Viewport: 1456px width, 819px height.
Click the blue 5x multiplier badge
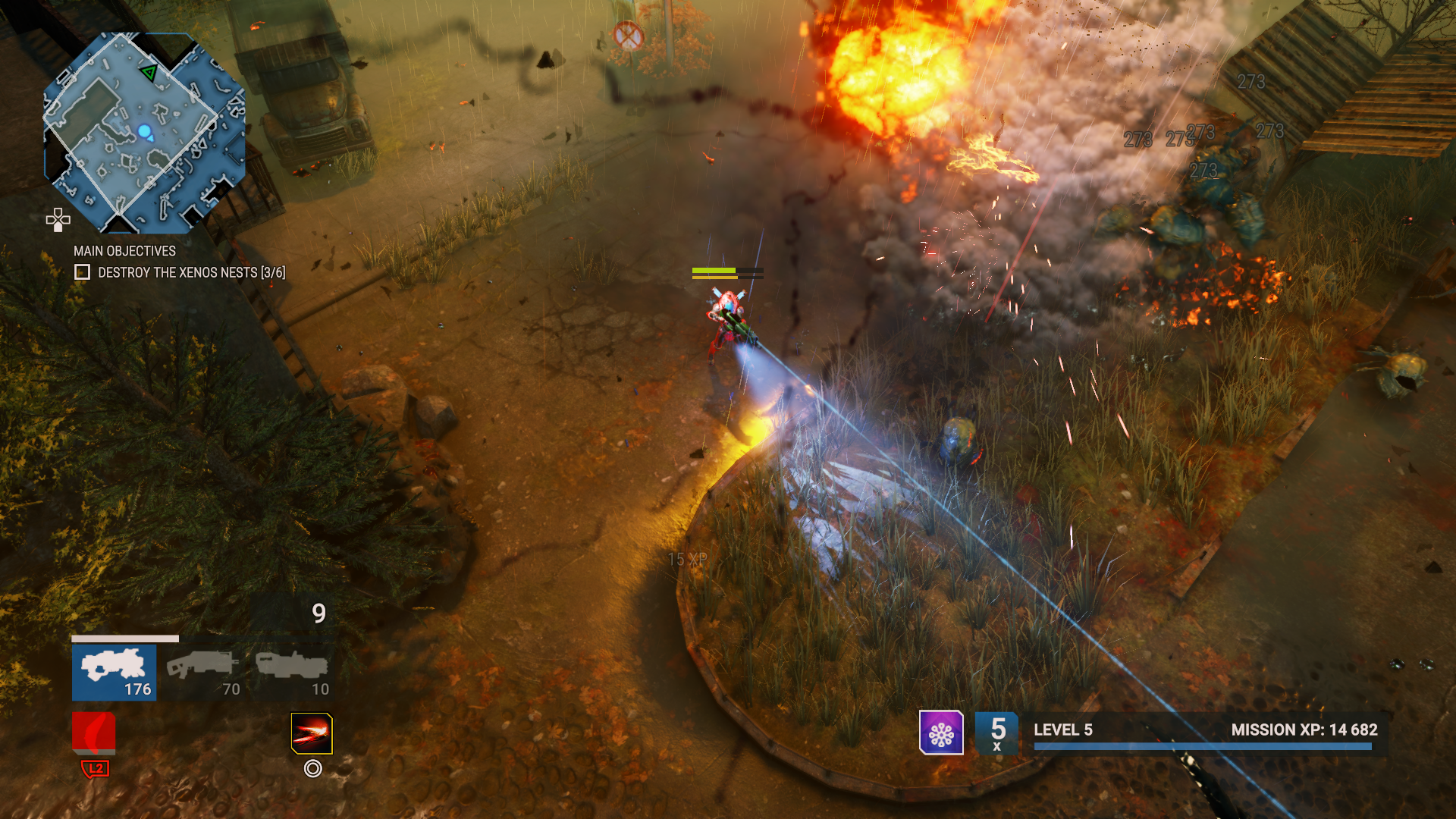pyautogui.click(x=996, y=733)
